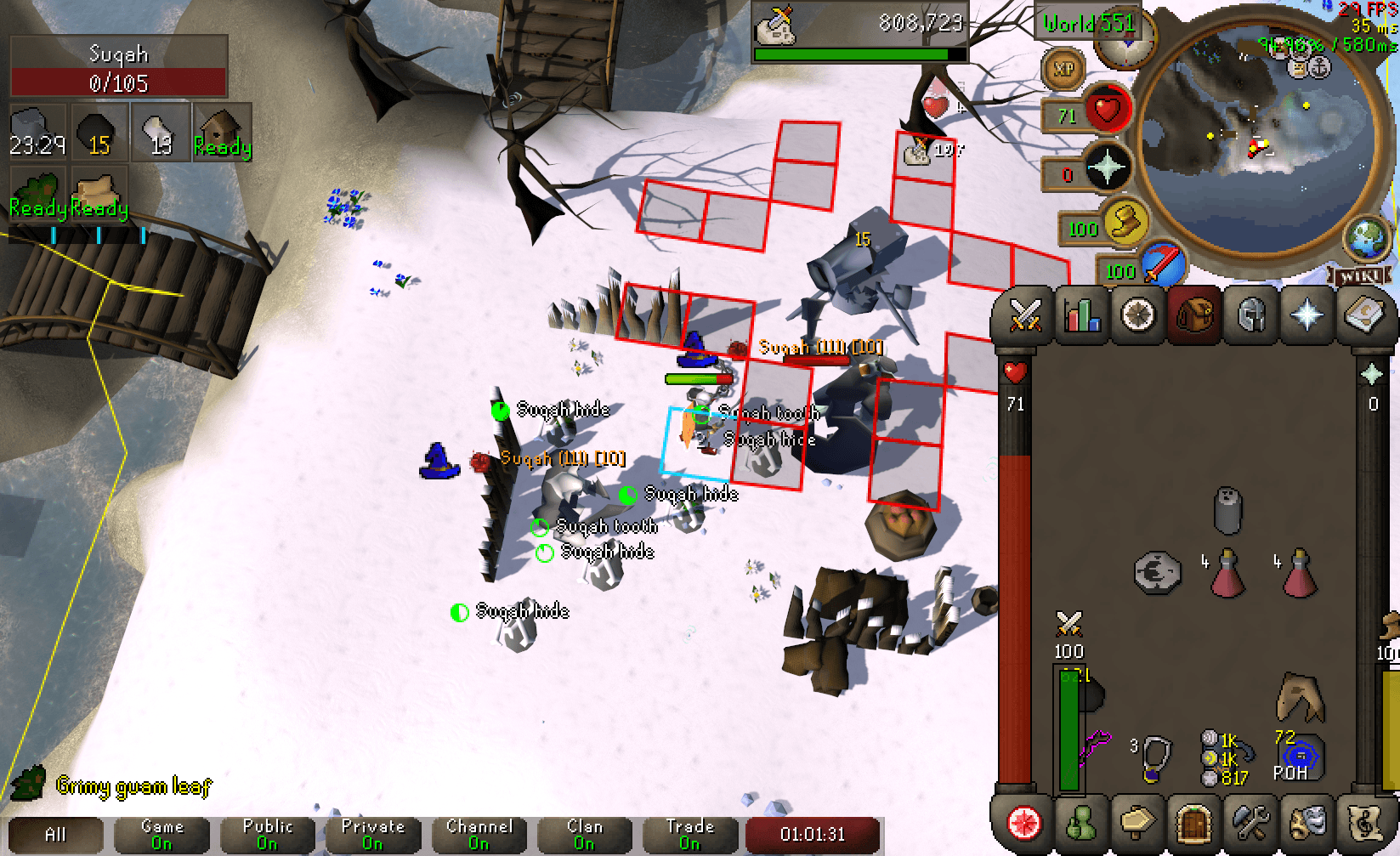Toggle Public chat filter off
The image size is (1400, 856).
268,833
